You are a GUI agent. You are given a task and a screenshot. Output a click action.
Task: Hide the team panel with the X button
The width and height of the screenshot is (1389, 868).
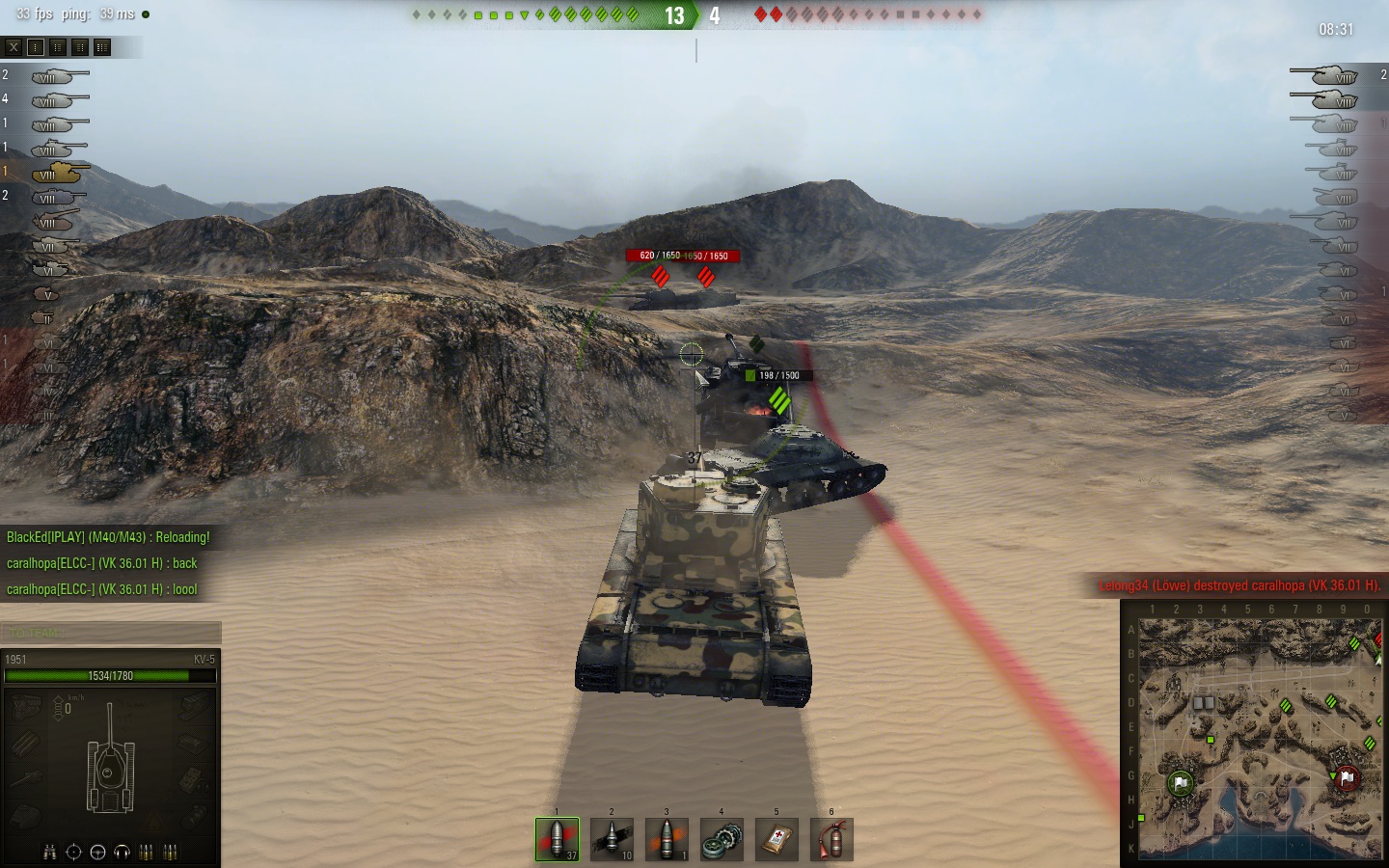(14, 46)
